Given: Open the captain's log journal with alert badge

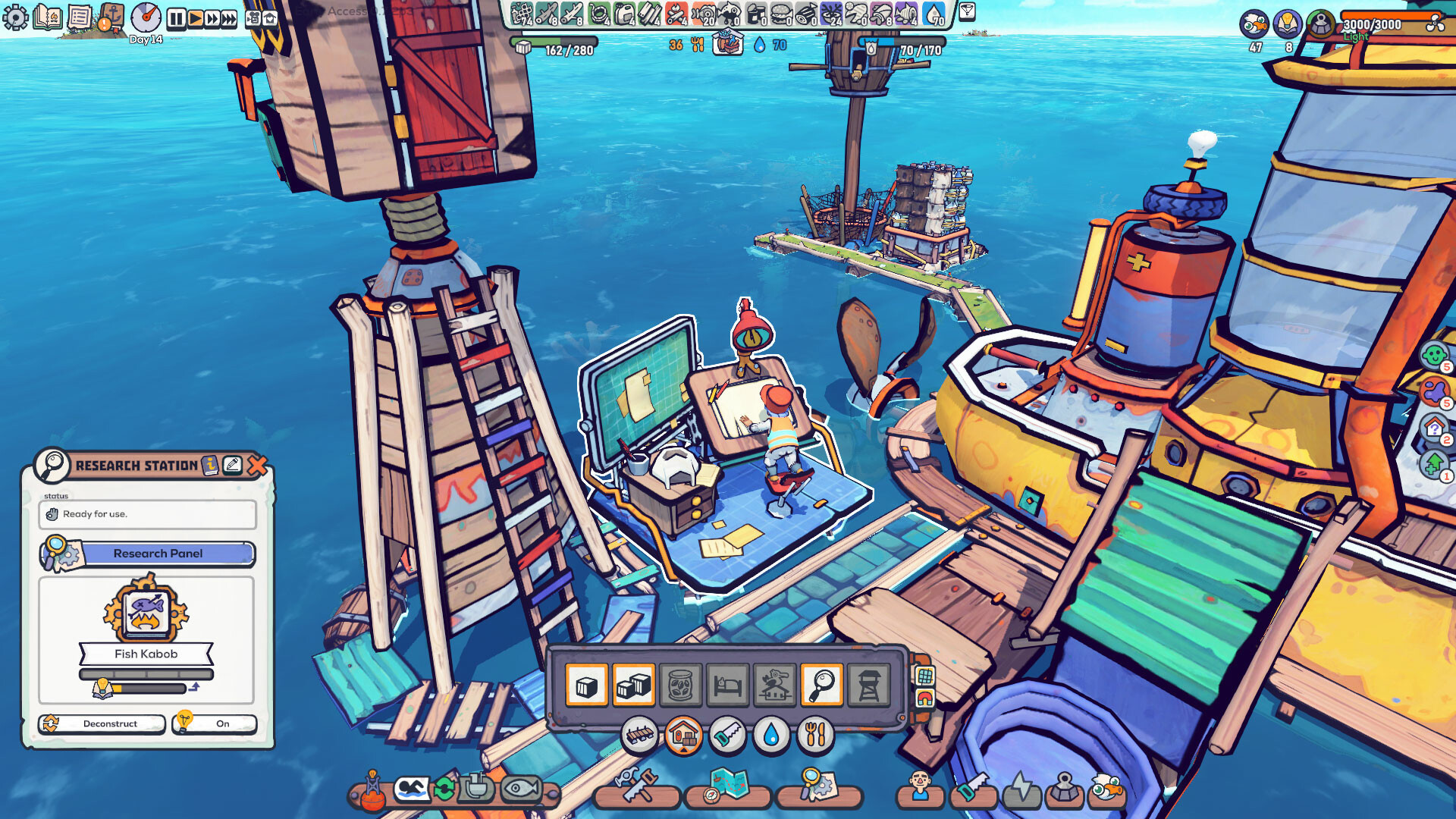Looking at the screenshot, I should (x=112, y=17).
